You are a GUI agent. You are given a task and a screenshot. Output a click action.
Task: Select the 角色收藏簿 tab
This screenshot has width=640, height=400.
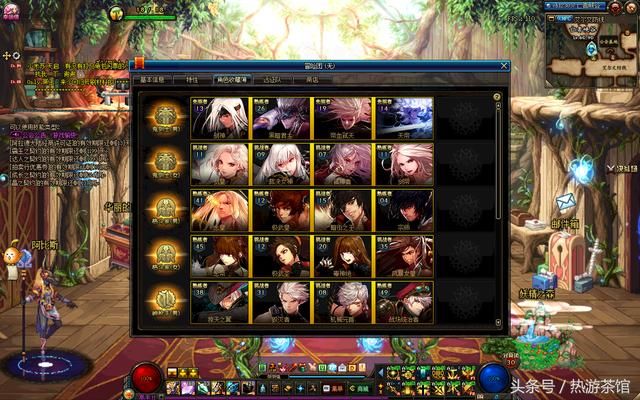[232, 78]
